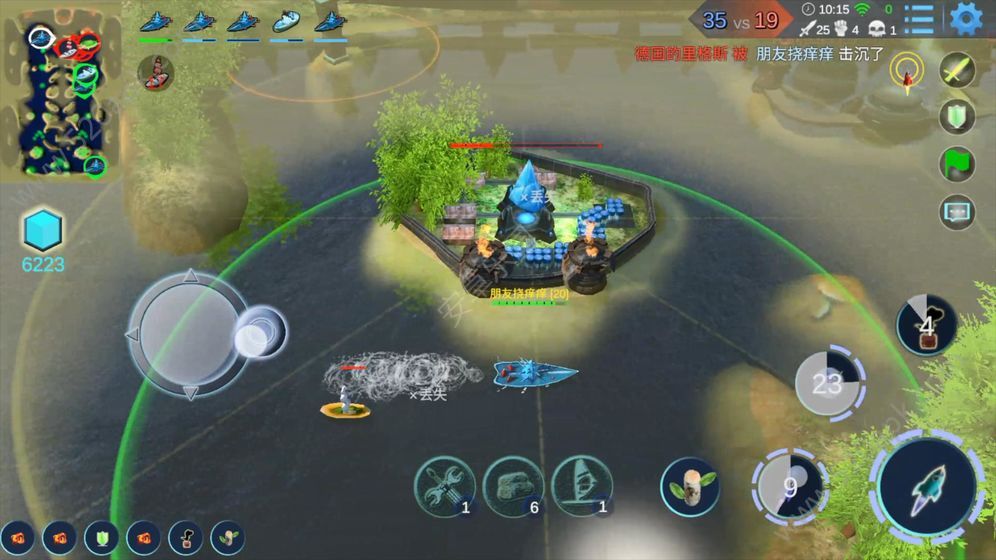This screenshot has width=996, height=560.
Task: Select the seed sprout equipment slot
Action: click(228, 537)
